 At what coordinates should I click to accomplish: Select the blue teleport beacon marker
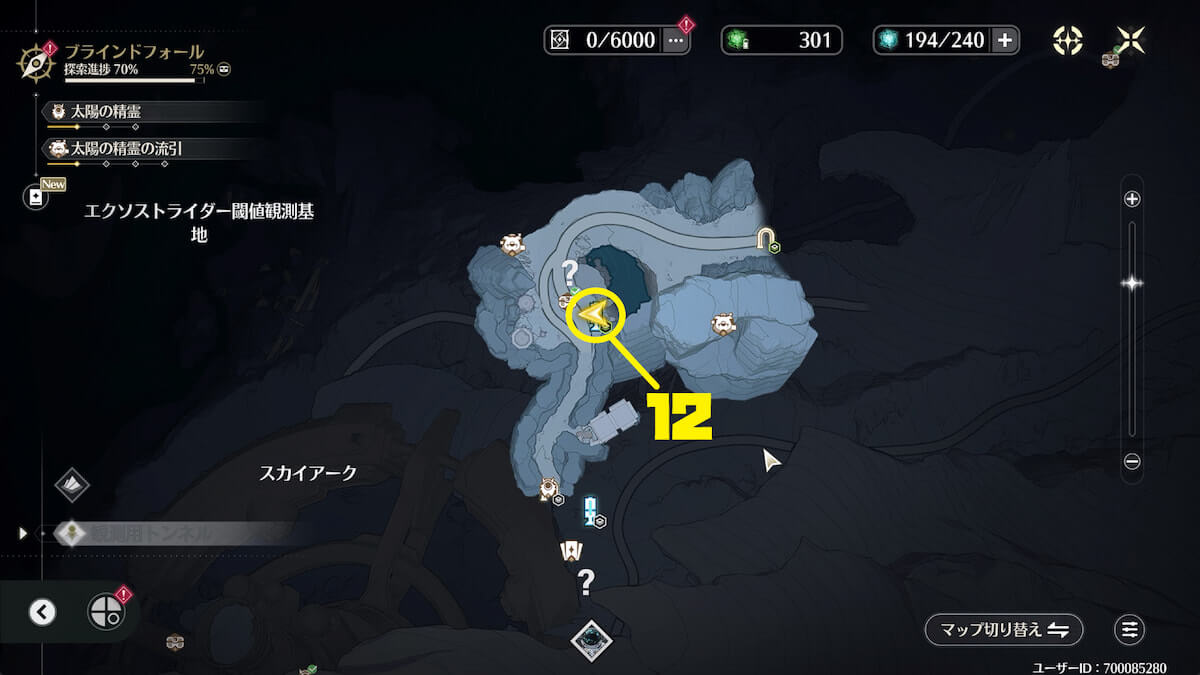[590, 509]
